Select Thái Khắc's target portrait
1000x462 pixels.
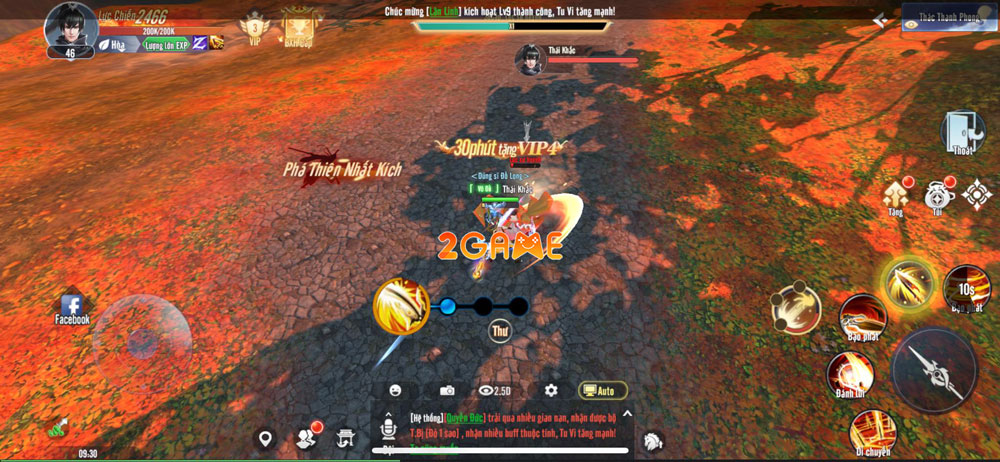(529, 60)
